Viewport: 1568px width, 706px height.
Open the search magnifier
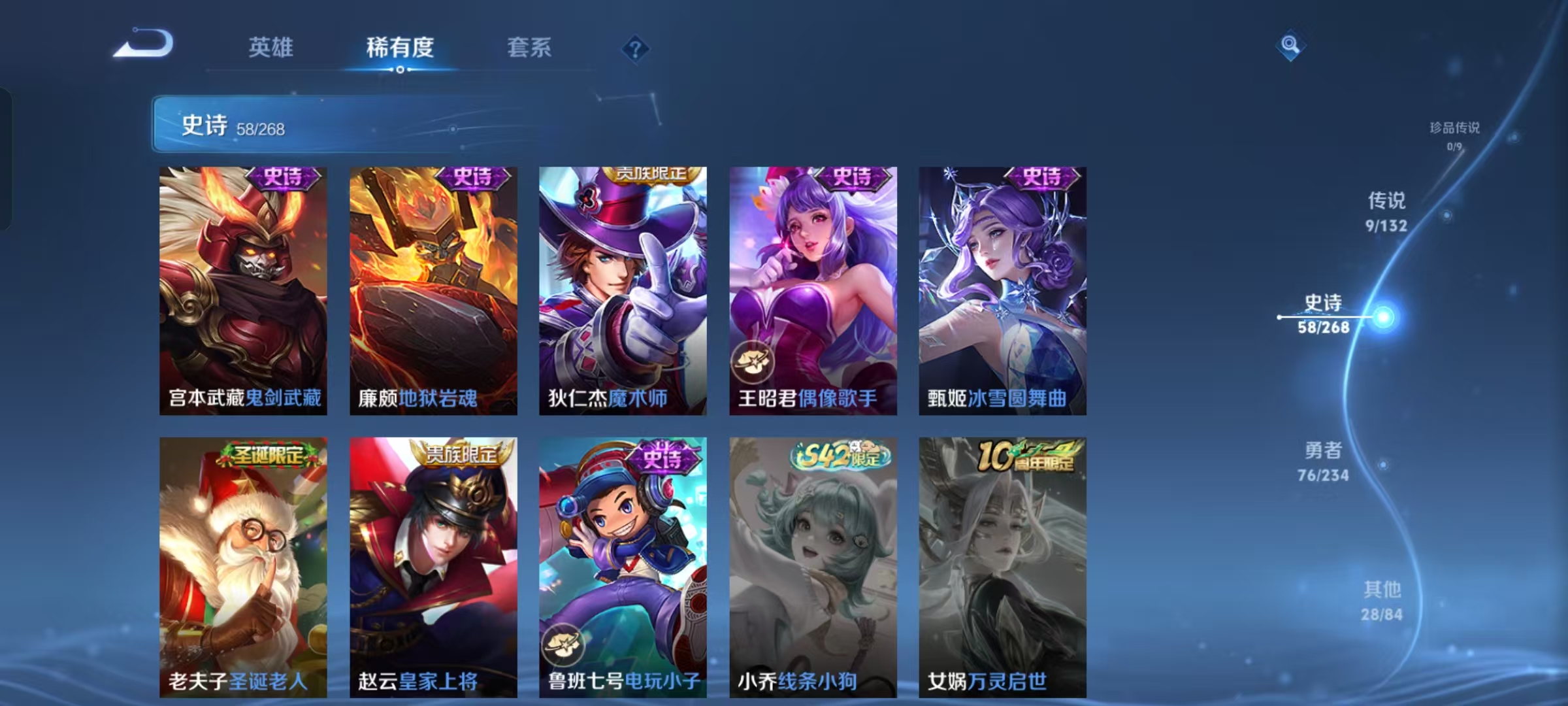pos(1290,46)
